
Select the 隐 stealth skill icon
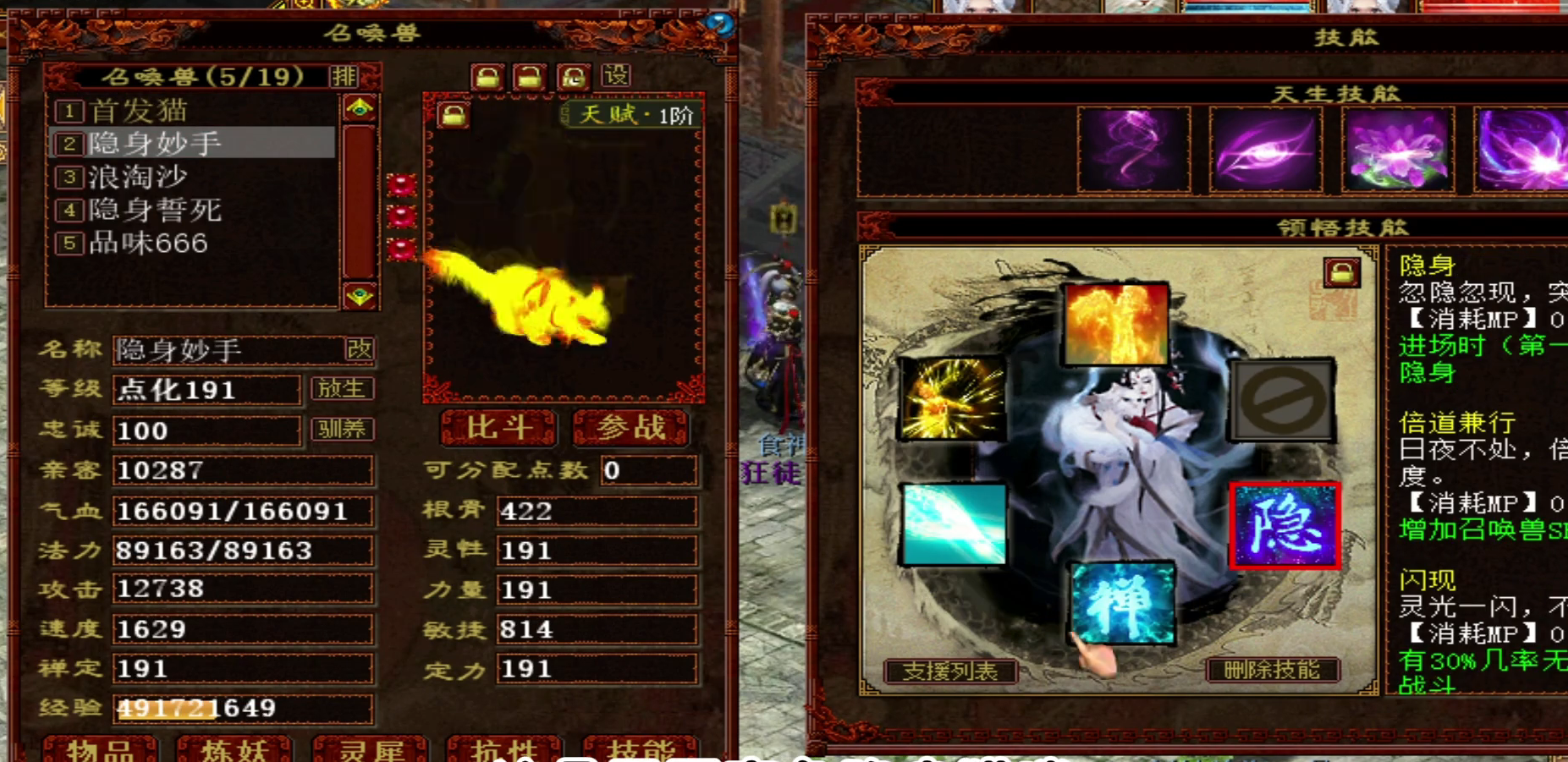point(1284,526)
